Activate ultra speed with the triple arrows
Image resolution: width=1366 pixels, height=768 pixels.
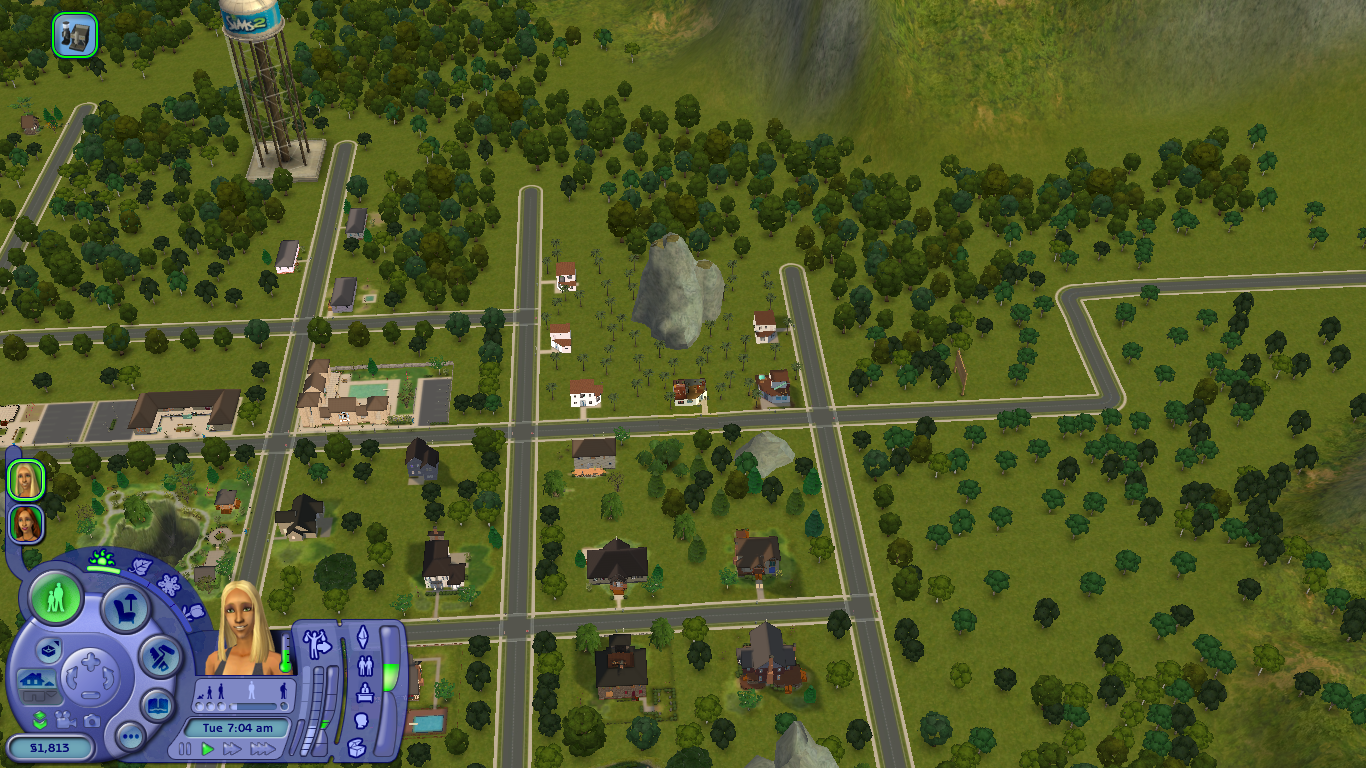265,748
